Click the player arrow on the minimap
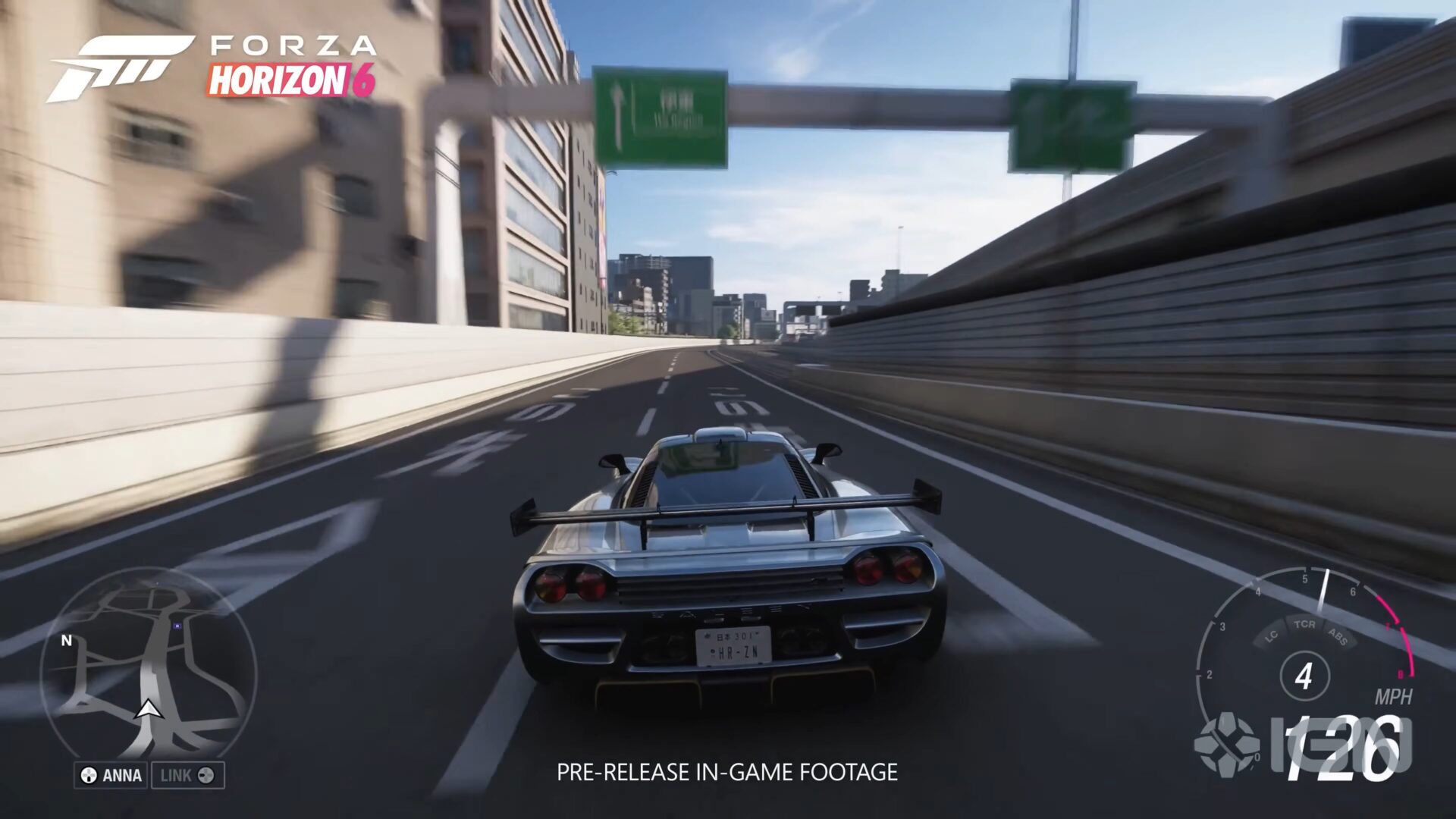1456x819 pixels. click(148, 711)
